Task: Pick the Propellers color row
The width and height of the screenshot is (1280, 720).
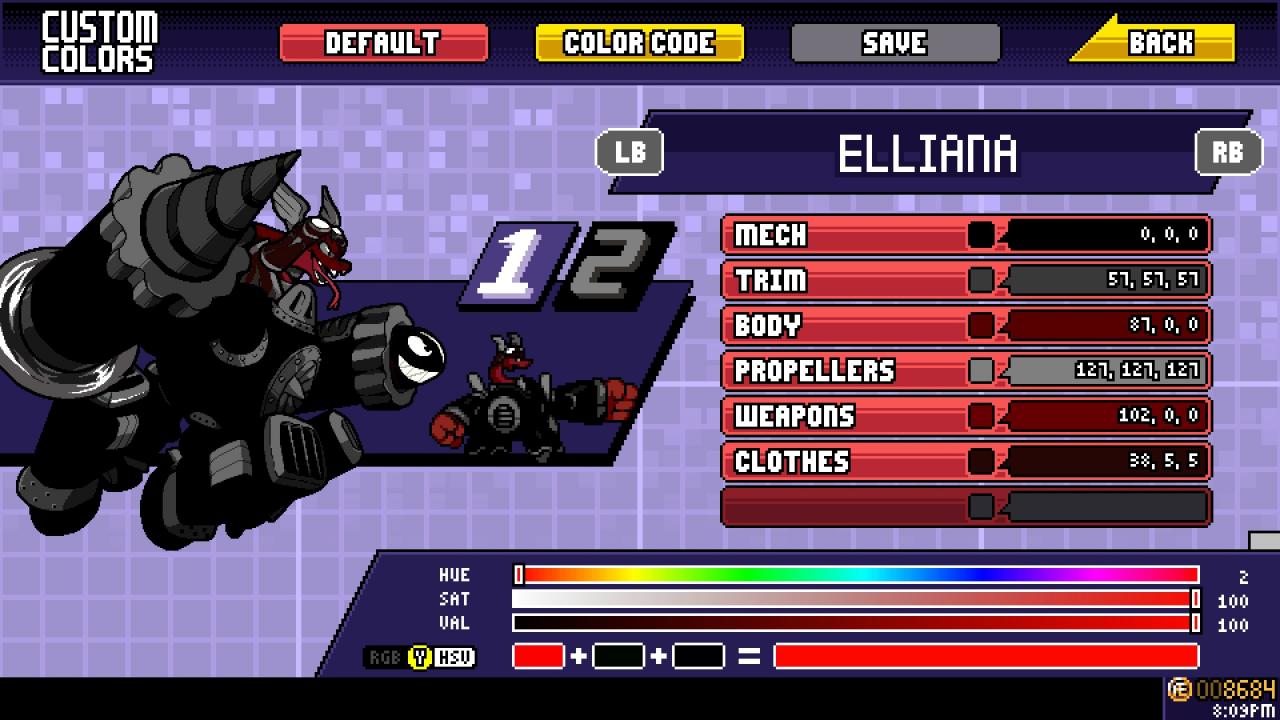Action: point(965,371)
